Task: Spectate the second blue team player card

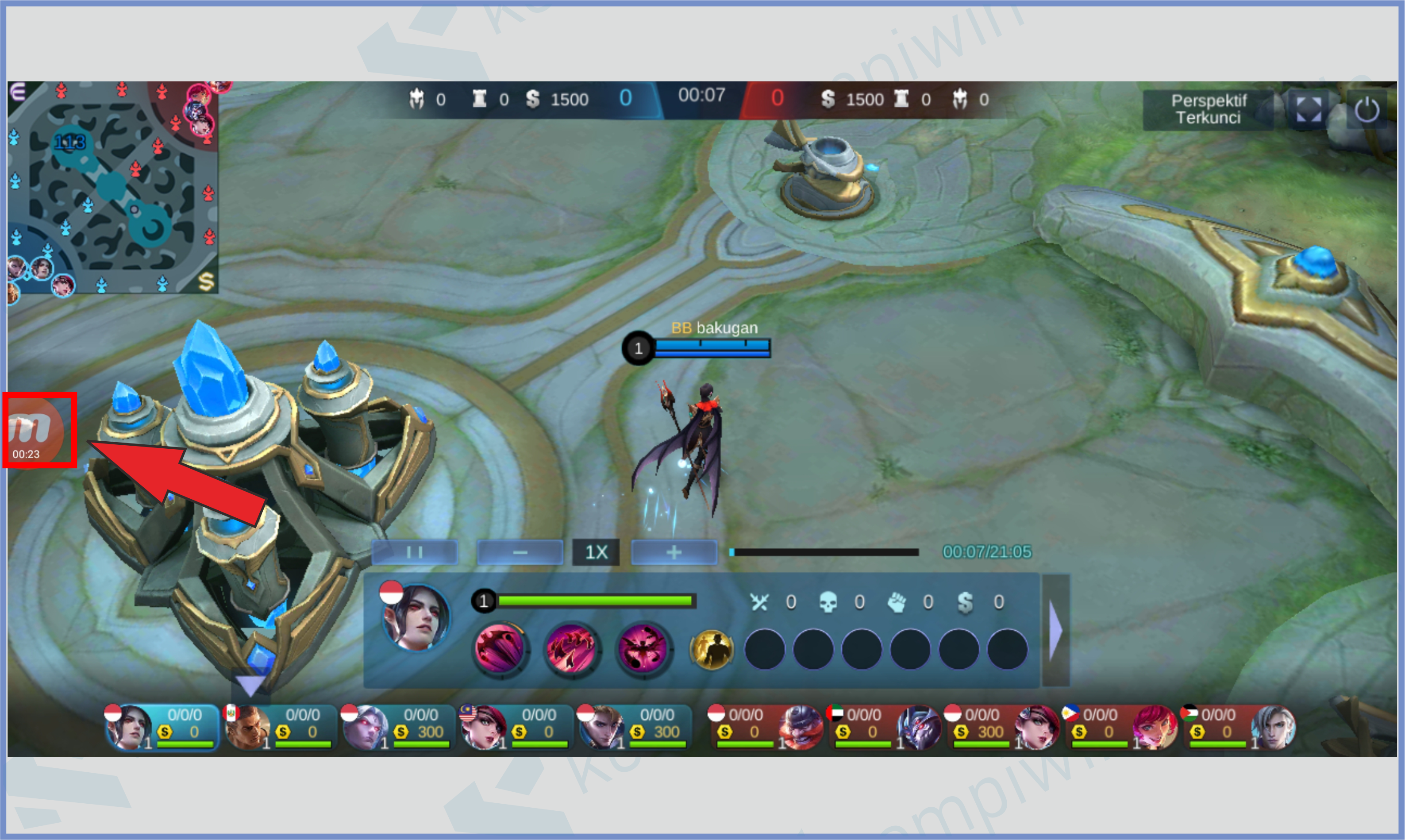Action: pos(280,727)
